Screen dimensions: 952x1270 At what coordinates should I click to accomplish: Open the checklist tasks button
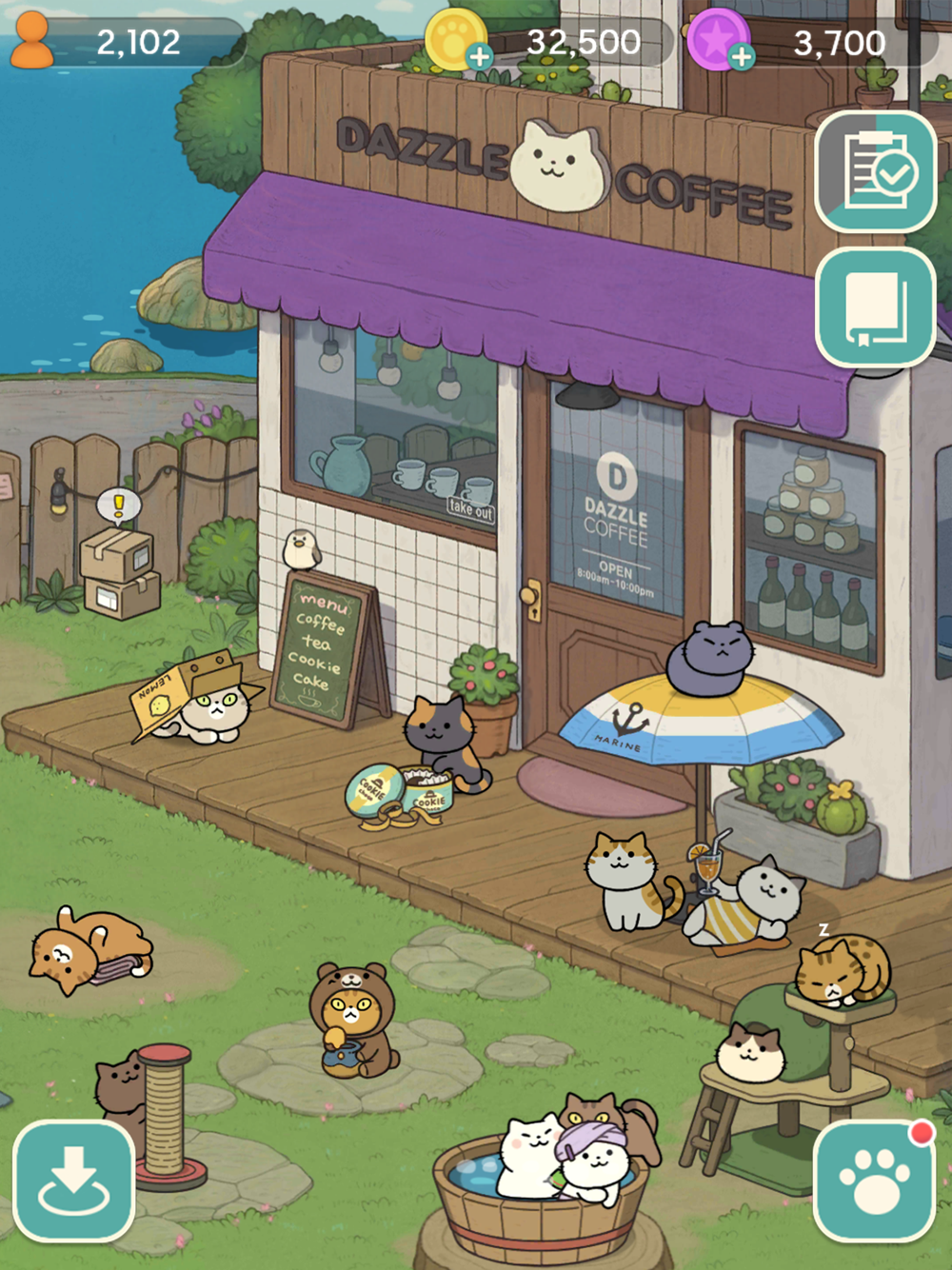coord(876,171)
